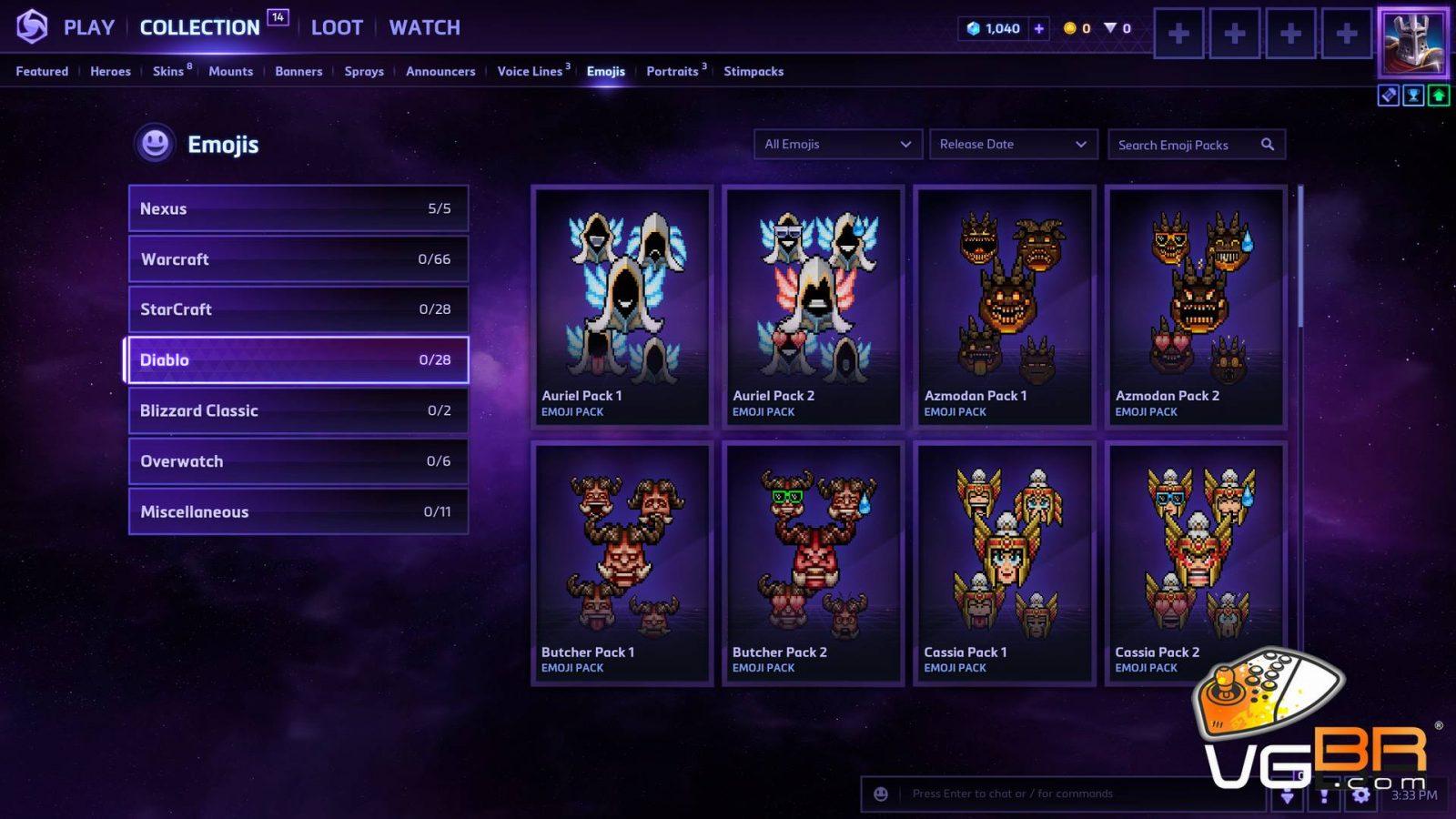Pick the Azmodan Pack 2 emoji pack
Image resolution: width=1456 pixels, height=819 pixels.
pyautogui.click(x=1196, y=306)
